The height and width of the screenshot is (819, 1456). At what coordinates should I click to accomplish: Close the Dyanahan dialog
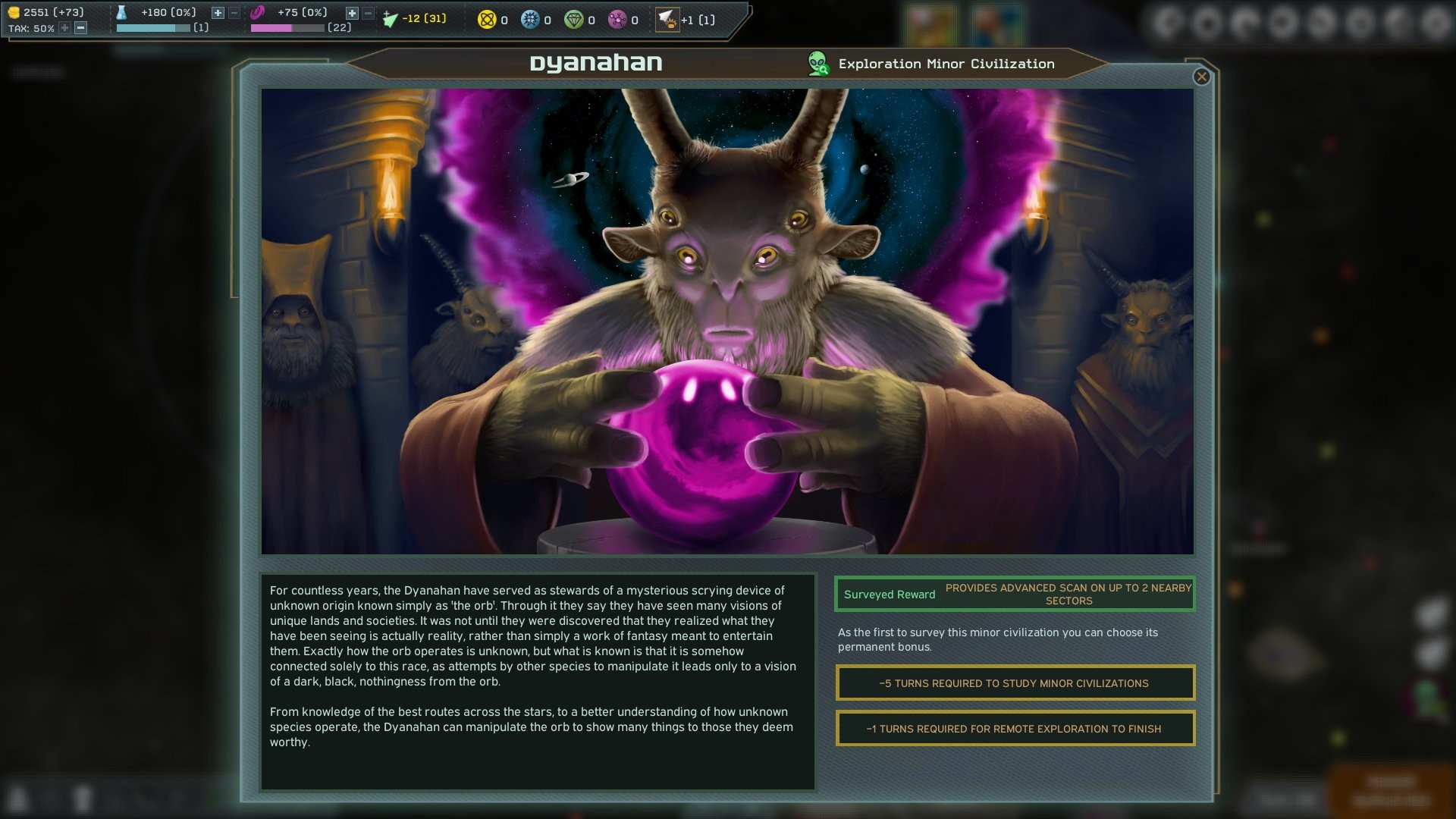click(1200, 77)
